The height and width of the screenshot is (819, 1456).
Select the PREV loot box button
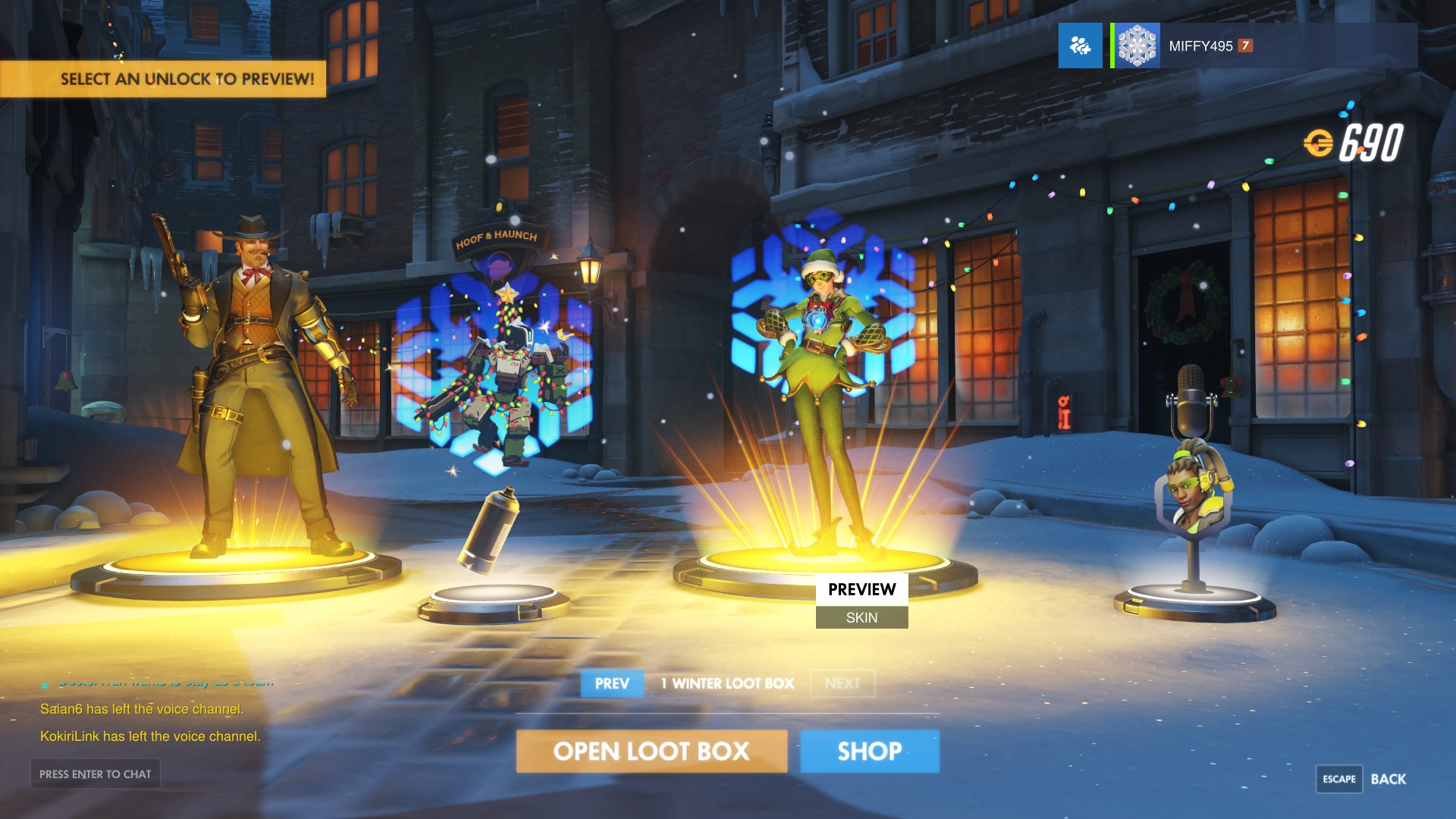(x=612, y=683)
